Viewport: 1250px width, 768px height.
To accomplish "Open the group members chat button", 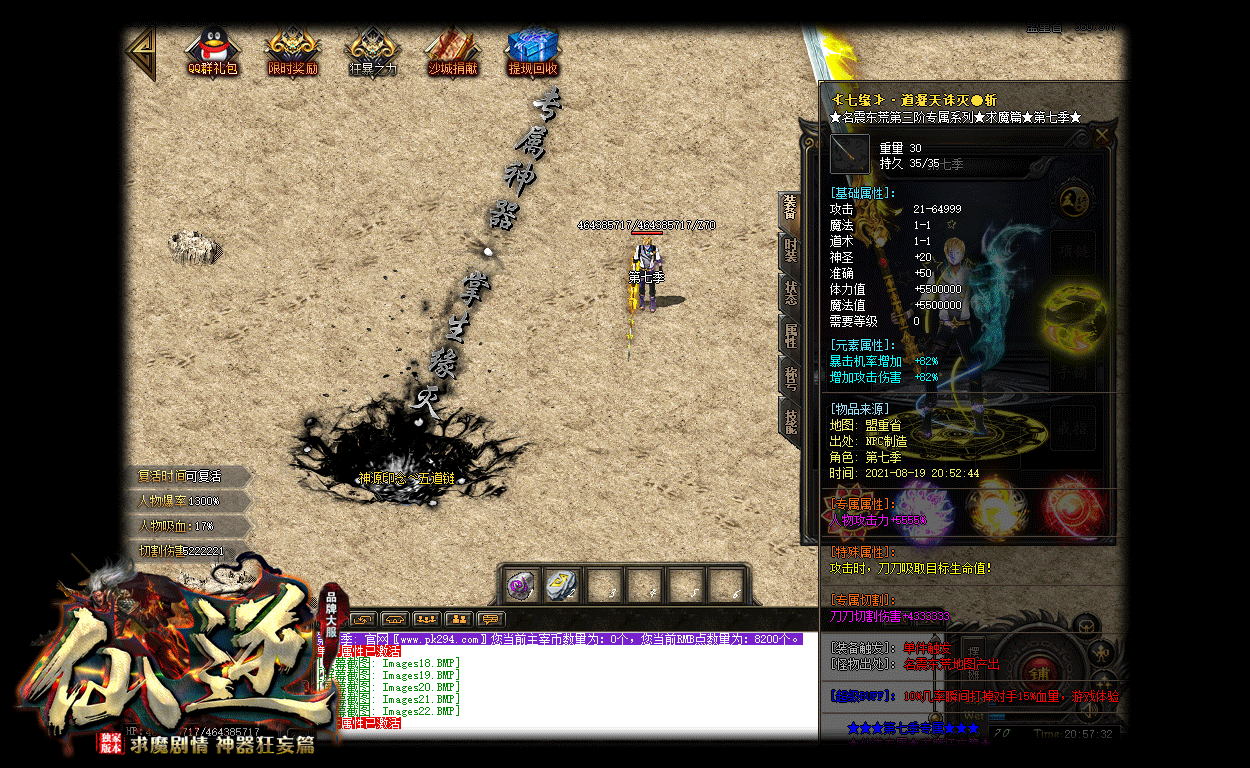I will 427,619.
